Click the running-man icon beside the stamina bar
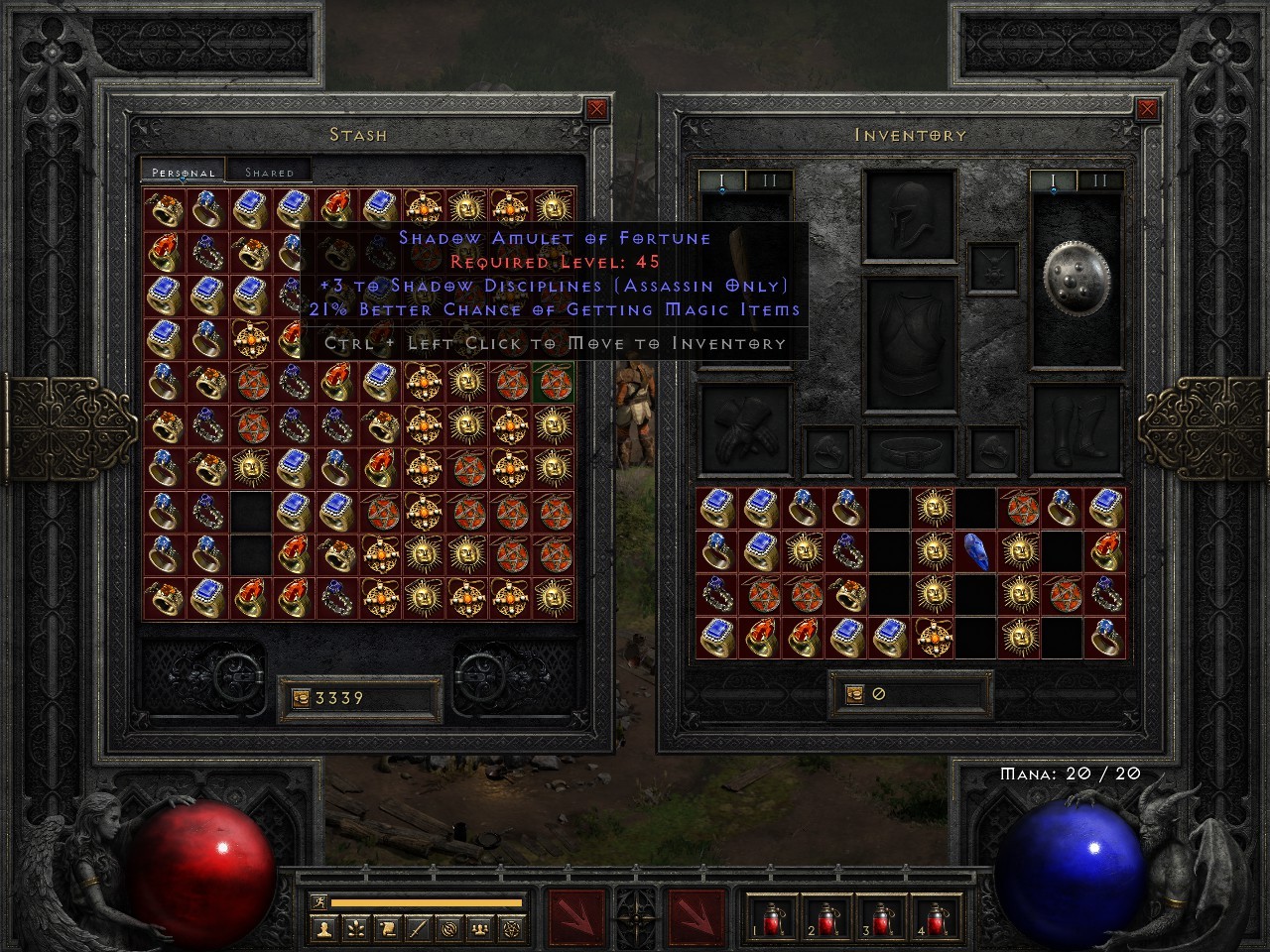The height and width of the screenshot is (952, 1270). tap(319, 901)
